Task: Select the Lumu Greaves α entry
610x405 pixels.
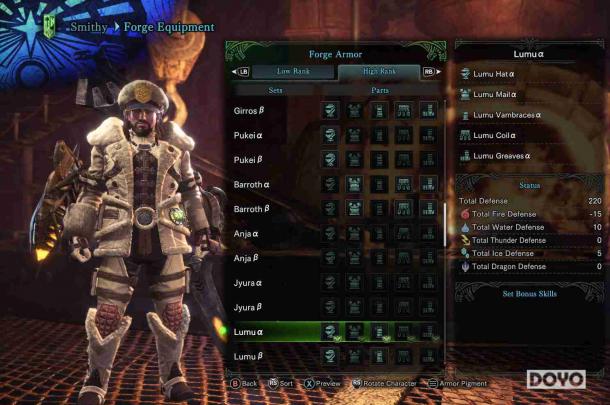Action: tap(501, 156)
